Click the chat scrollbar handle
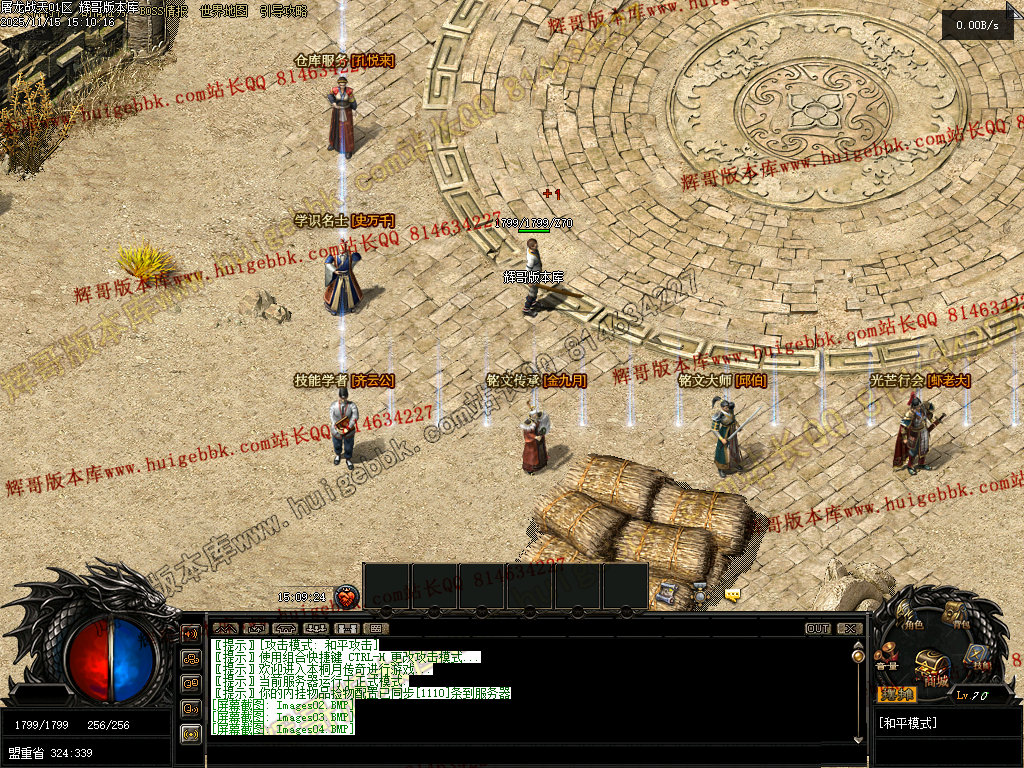This screenshot has width=1024, height=768. (857, 656)
